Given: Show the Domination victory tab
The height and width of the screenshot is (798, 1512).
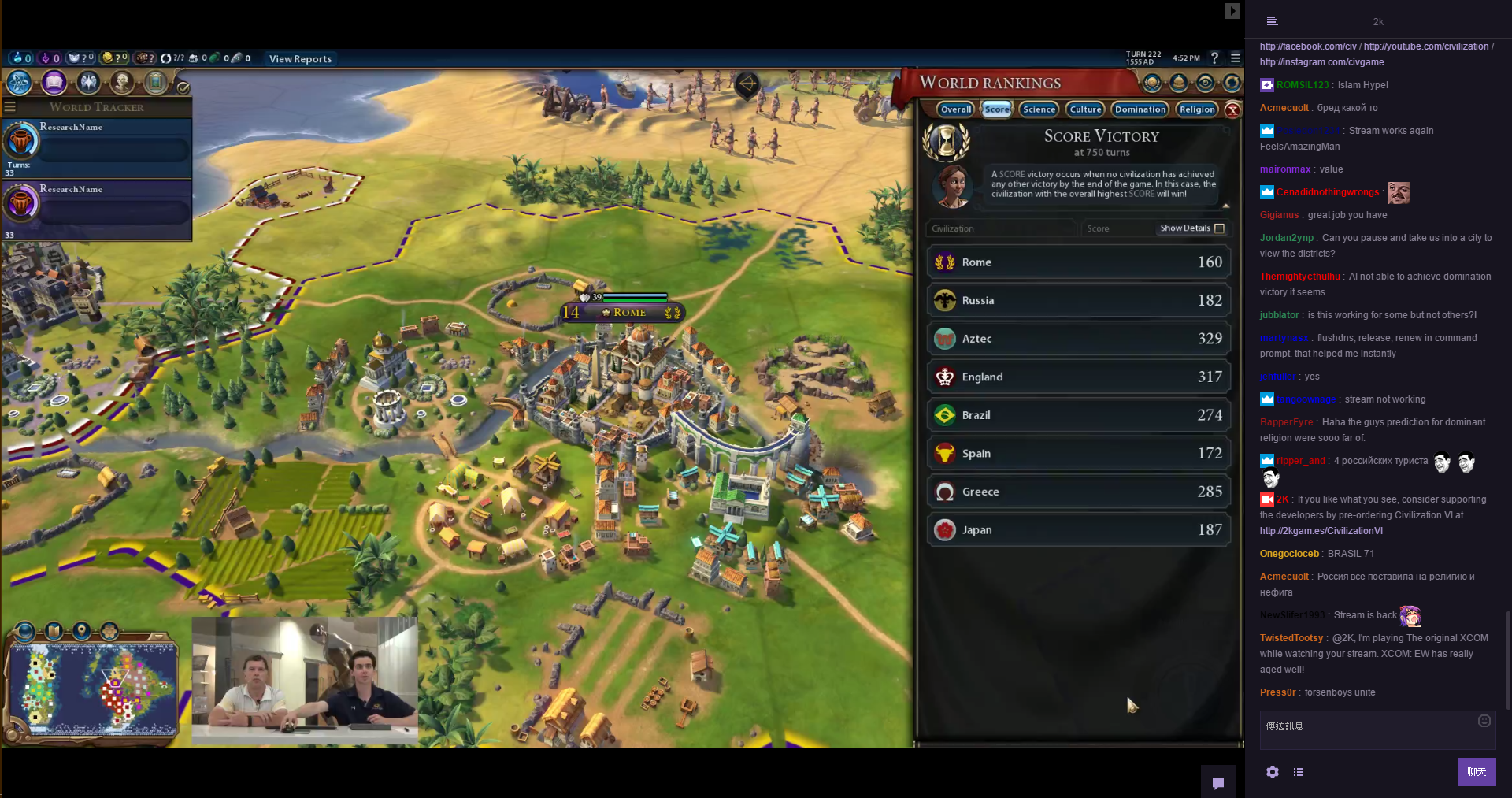Looking at the screenshot, I should click(x=1140, y=109).
